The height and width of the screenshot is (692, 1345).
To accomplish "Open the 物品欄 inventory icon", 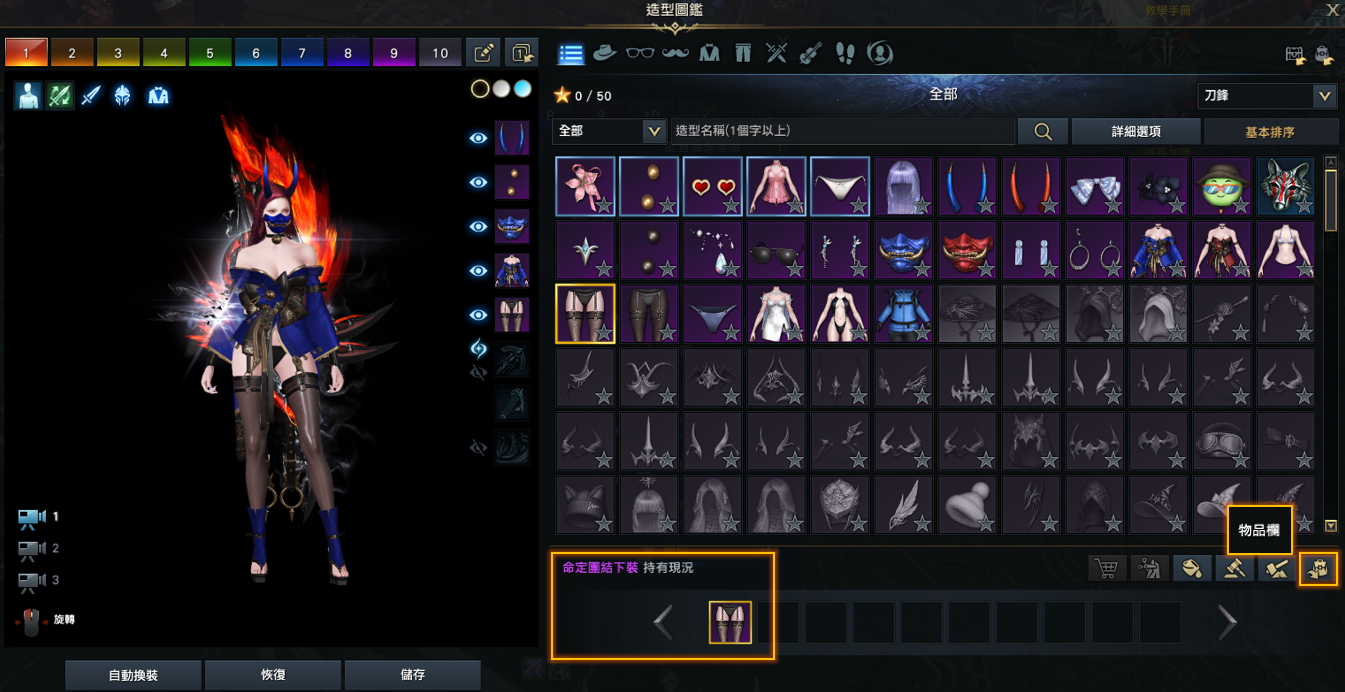I will pos(1318,569).
